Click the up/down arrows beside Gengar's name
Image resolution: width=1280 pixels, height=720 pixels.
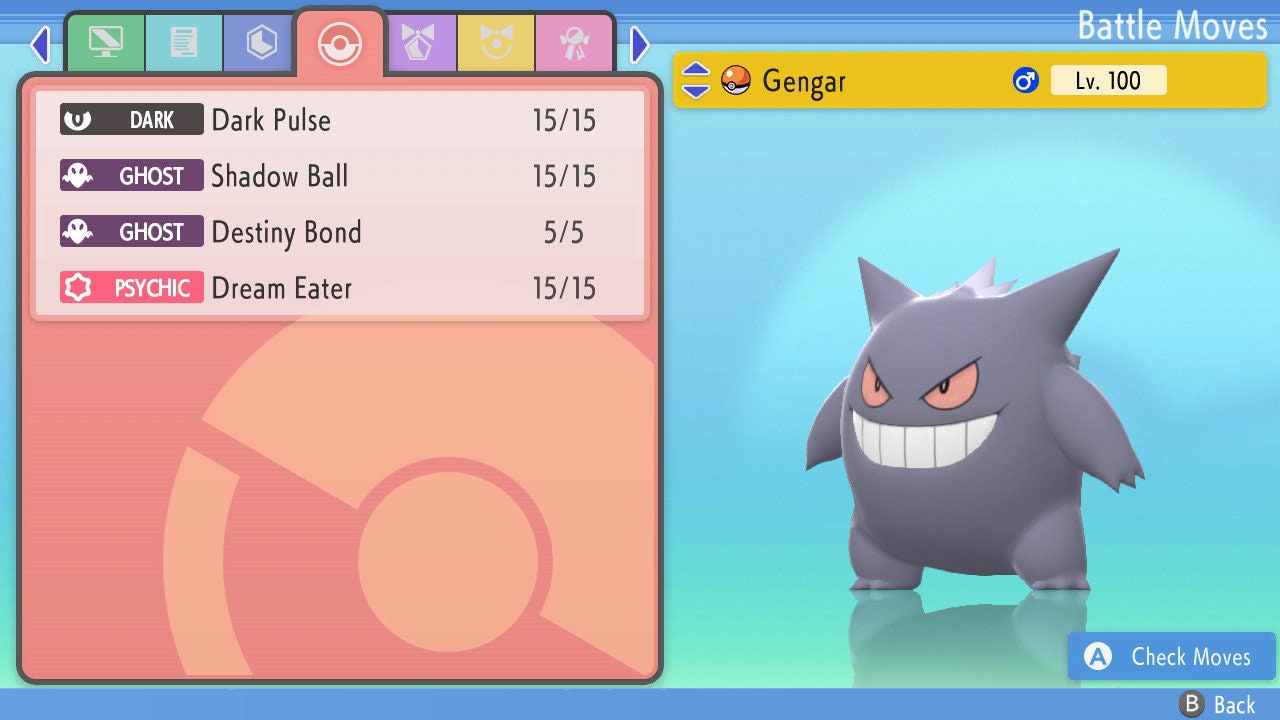[x=696, y=80]
